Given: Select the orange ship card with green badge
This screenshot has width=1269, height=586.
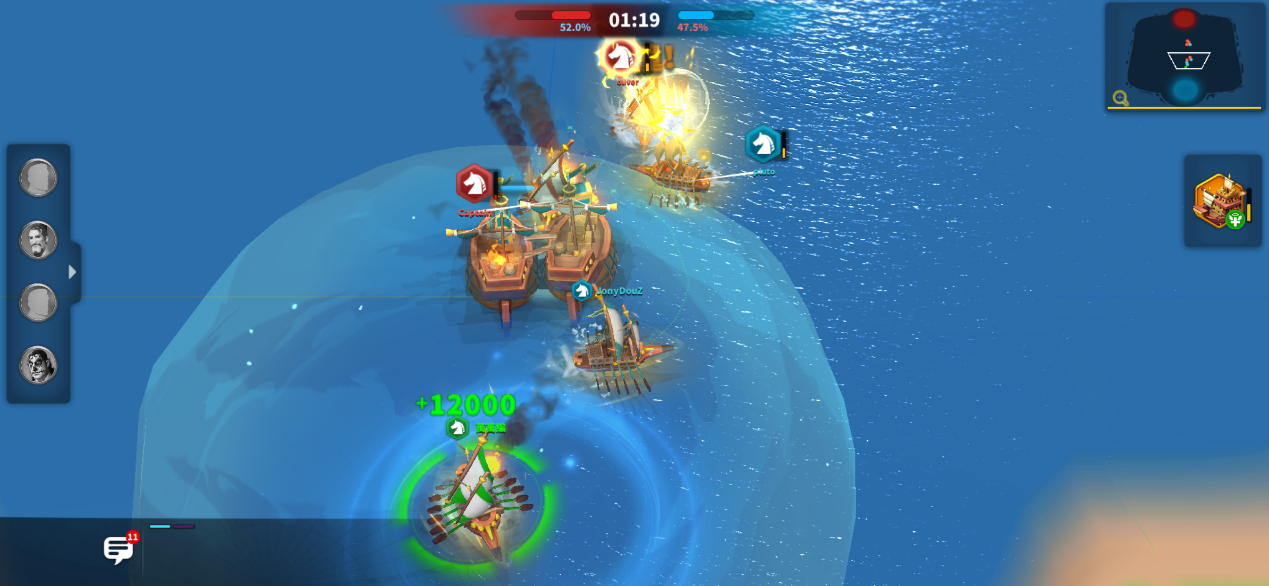Looking at the screenshot, I should point(1221,201).
